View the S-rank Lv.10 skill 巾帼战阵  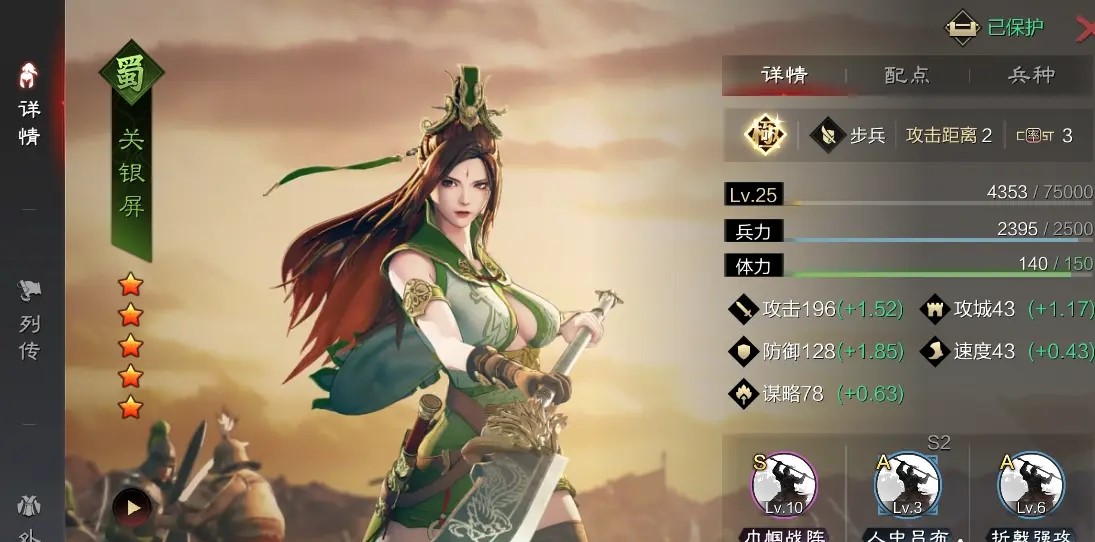click(784, 487)
